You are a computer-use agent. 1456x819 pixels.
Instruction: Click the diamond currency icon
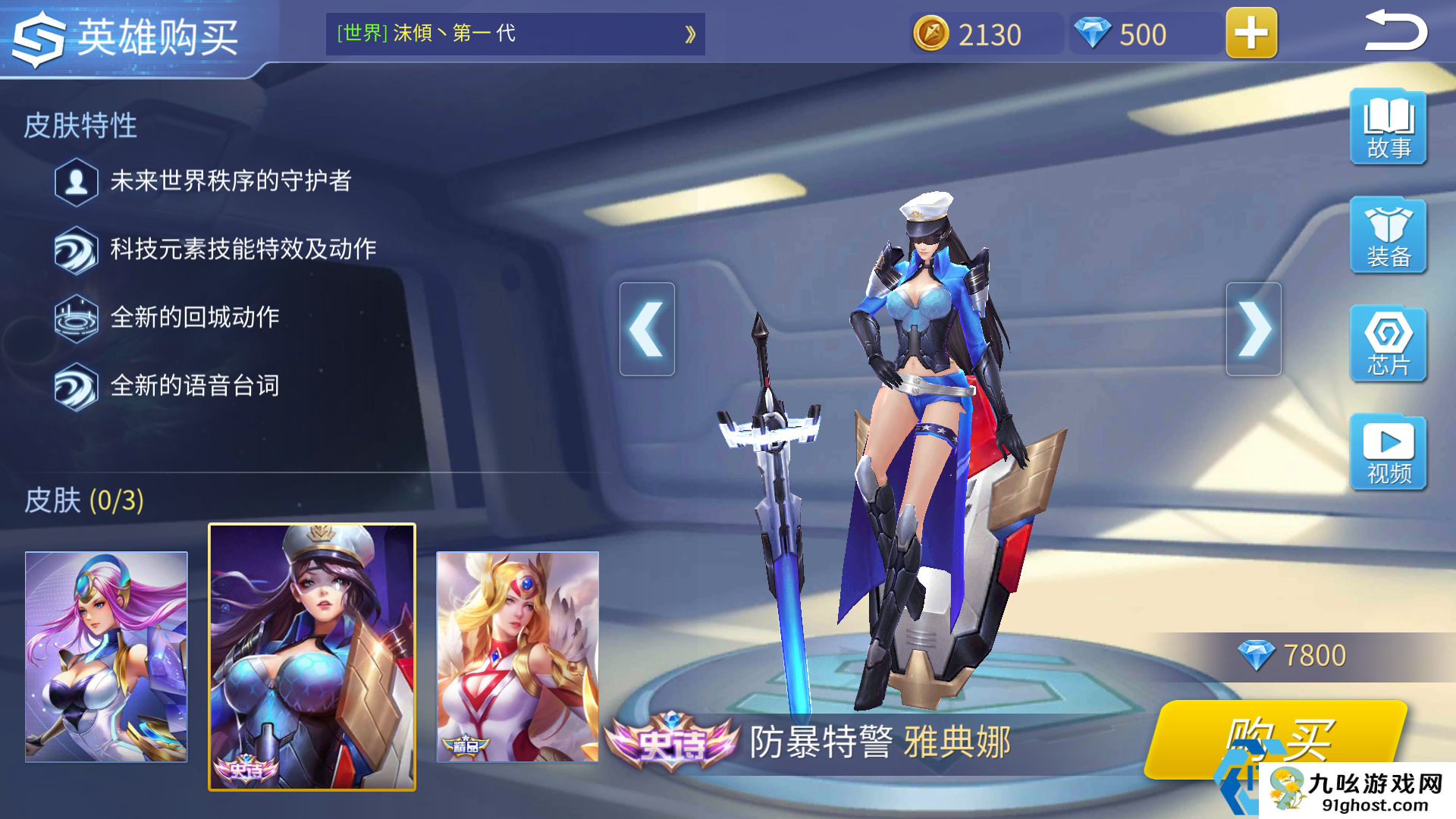tap(1091, 33)
